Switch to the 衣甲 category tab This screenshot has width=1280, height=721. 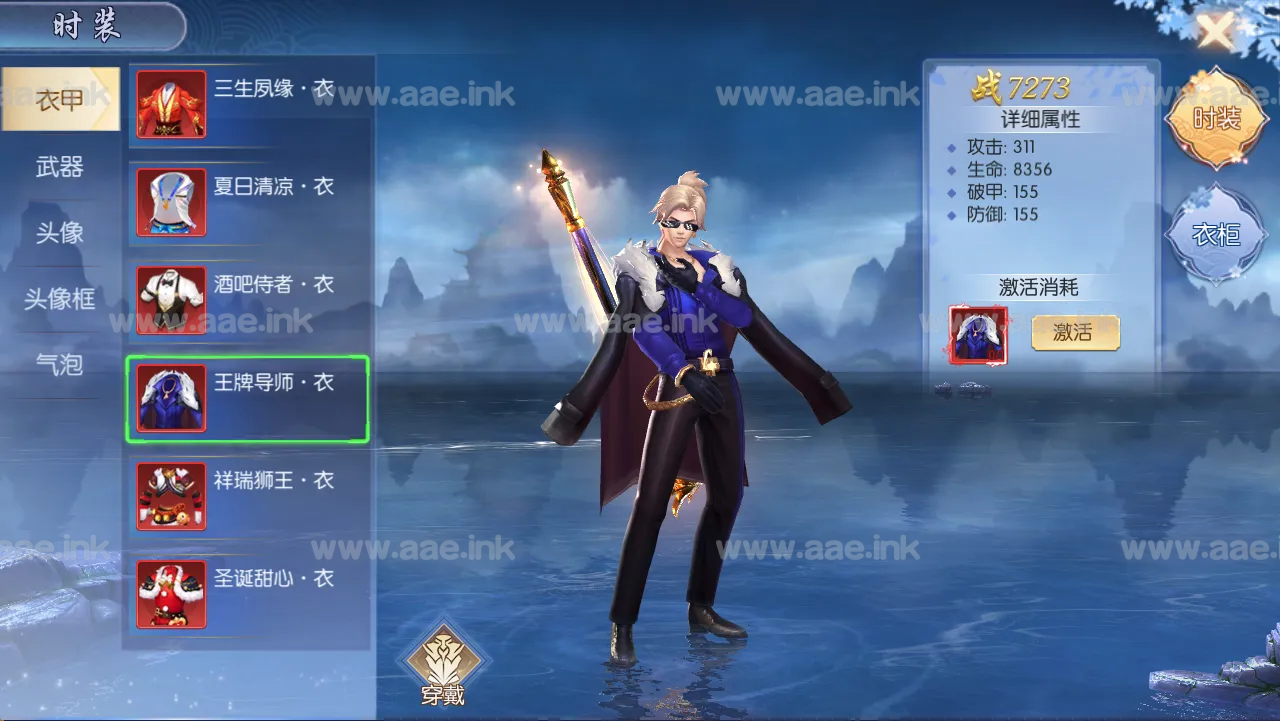click(x=60, y=100)
